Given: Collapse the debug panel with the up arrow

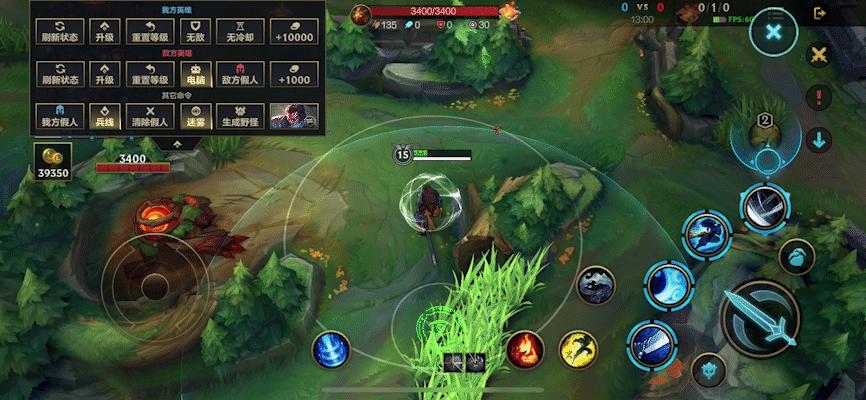Looking at the screenshot, I should [x=177, y=142].
